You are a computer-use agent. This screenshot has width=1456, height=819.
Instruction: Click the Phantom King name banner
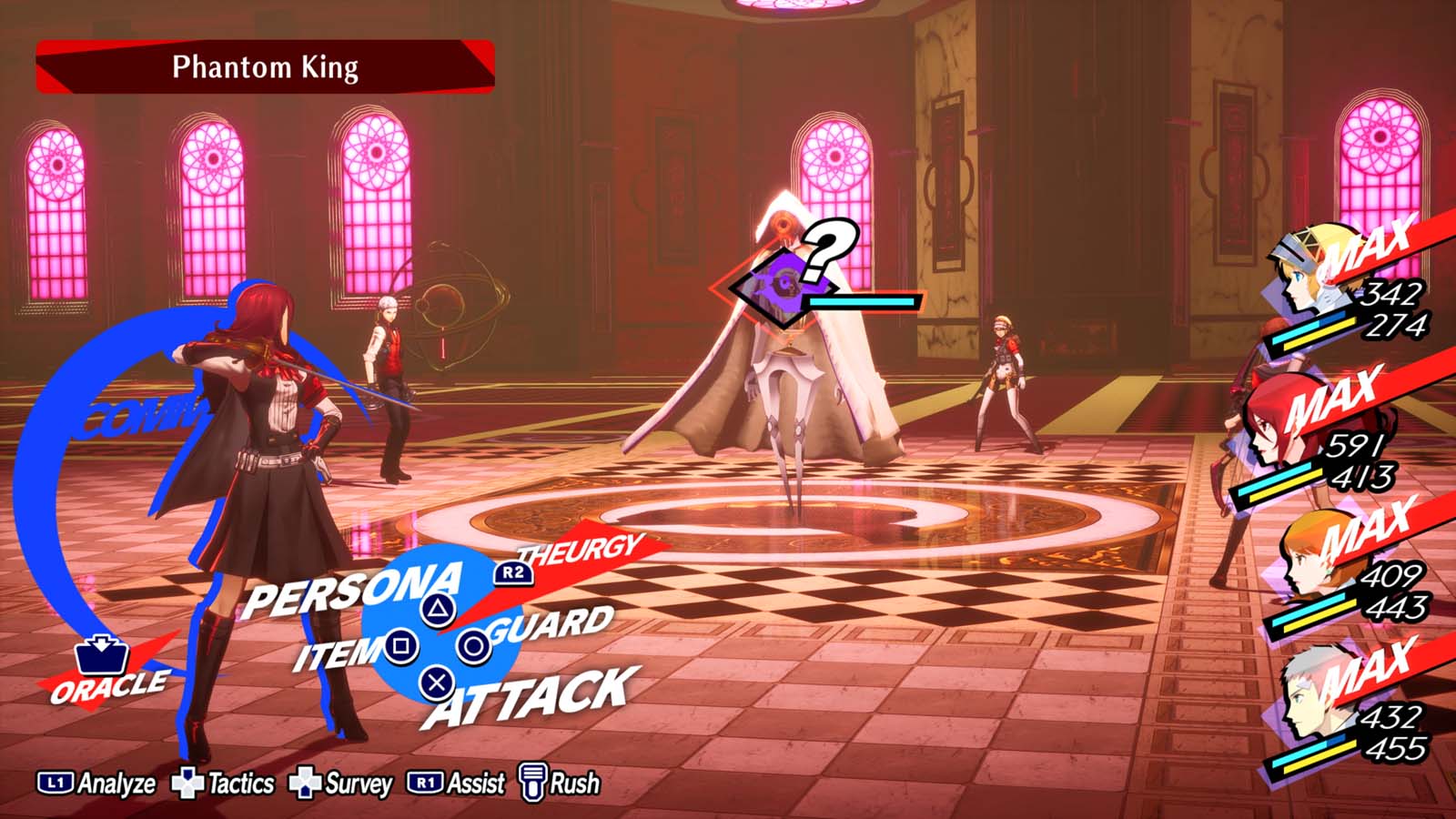click(x=264, y=67)
